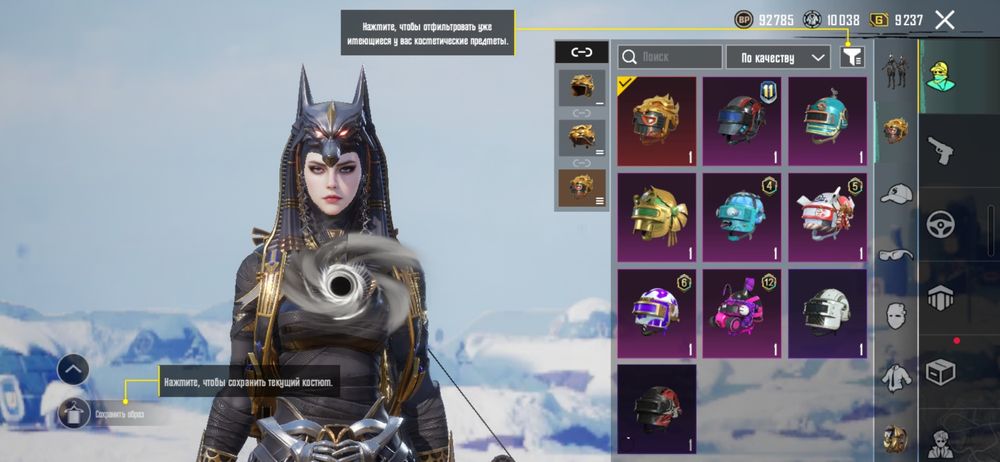Open the glasses accessory category
The height and width of the screenshot is (462, 1000).
pos(896,254)
